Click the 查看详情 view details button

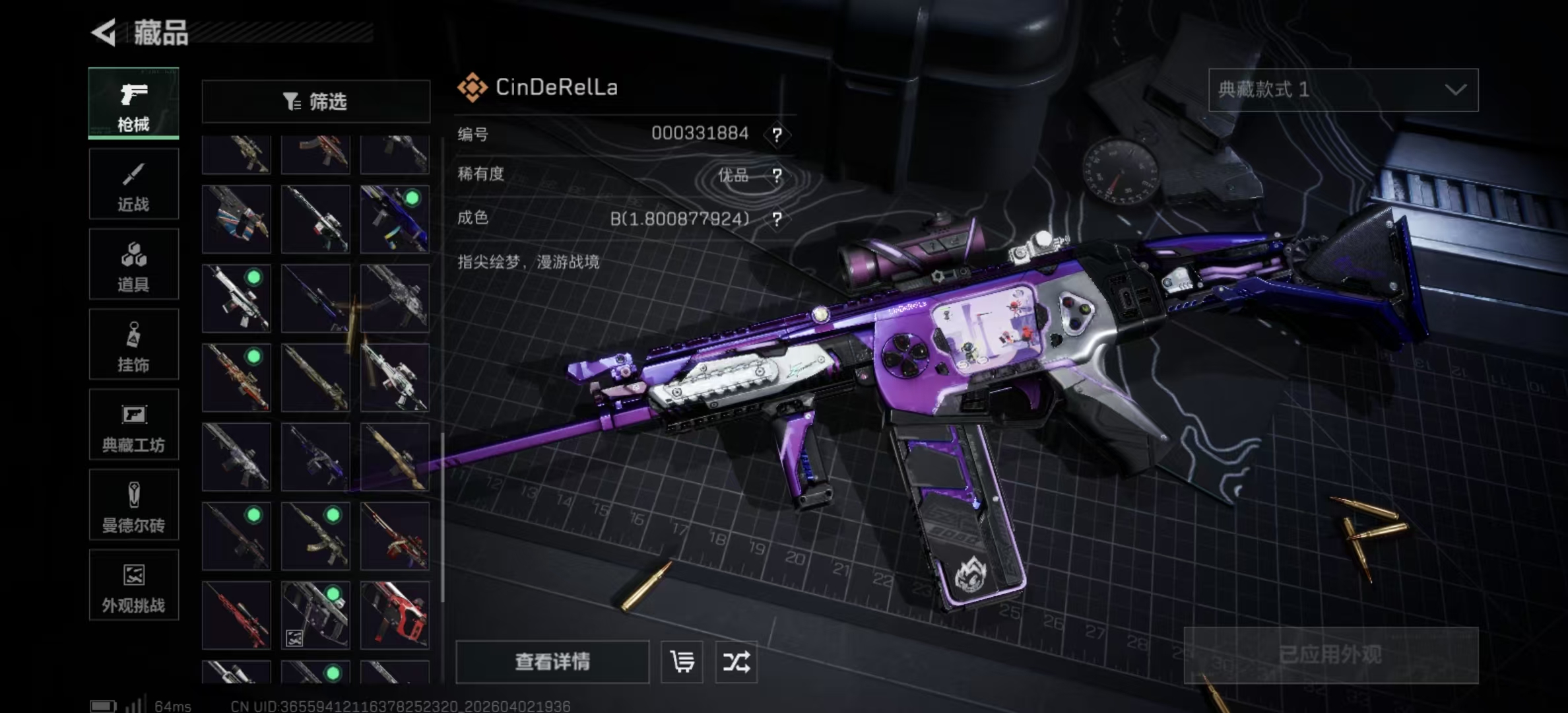pyautogui.click(x=552, y=662)
